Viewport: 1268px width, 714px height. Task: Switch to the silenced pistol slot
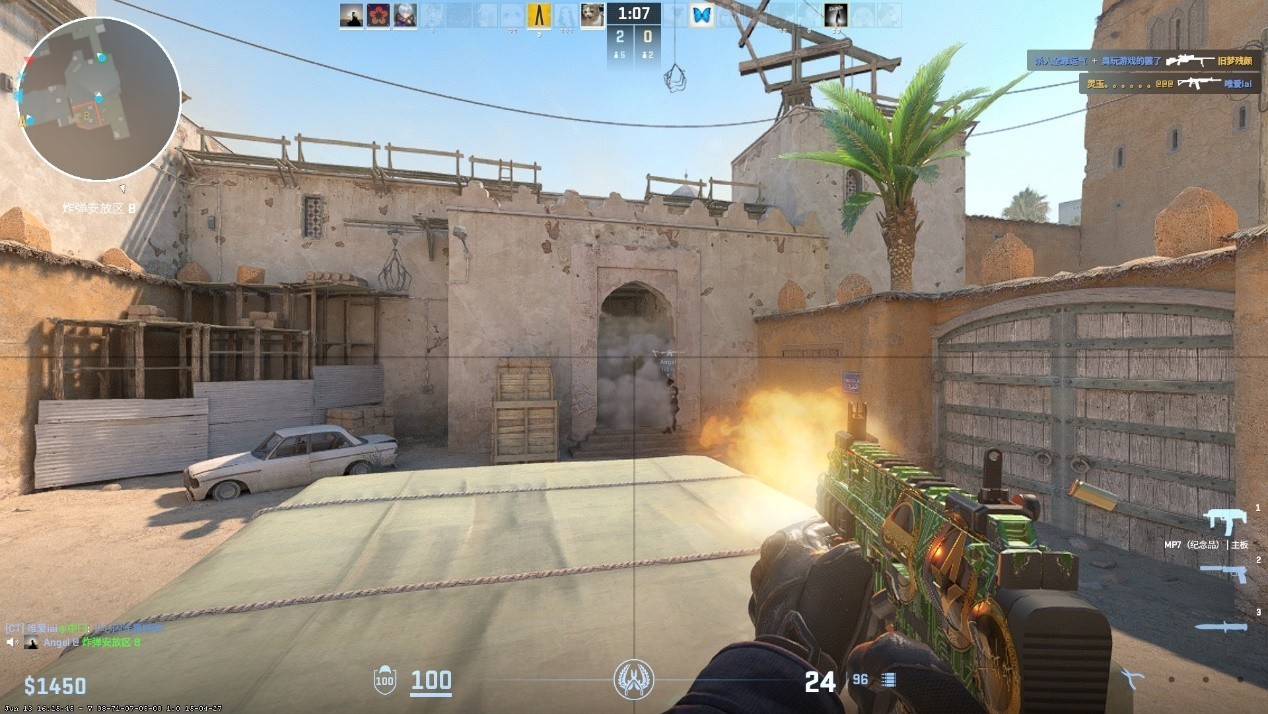(1222, 573)
